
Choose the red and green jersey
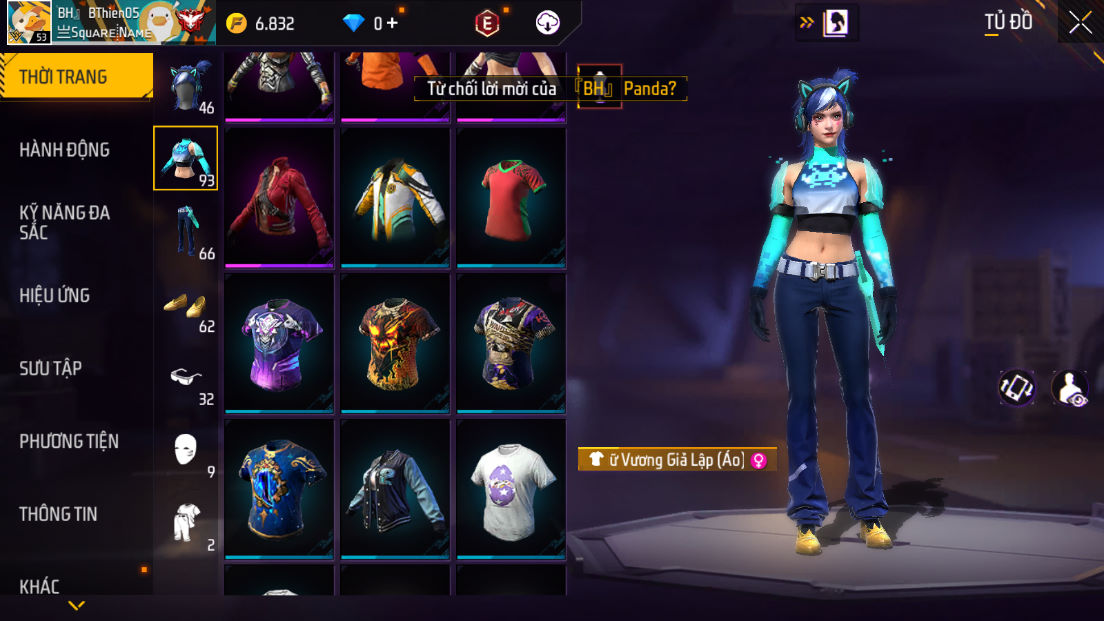click(x=511, y=197)
